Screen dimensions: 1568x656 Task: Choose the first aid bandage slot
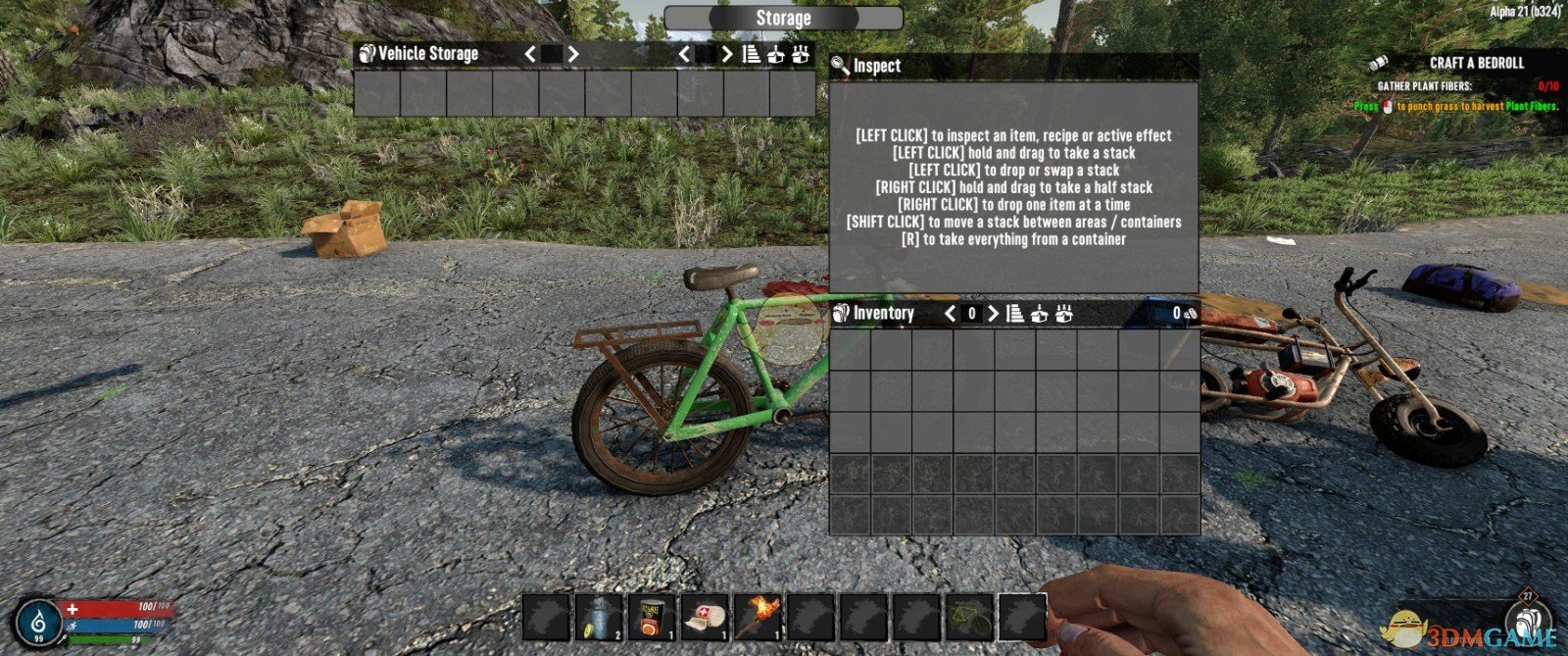tap(705, 617)
